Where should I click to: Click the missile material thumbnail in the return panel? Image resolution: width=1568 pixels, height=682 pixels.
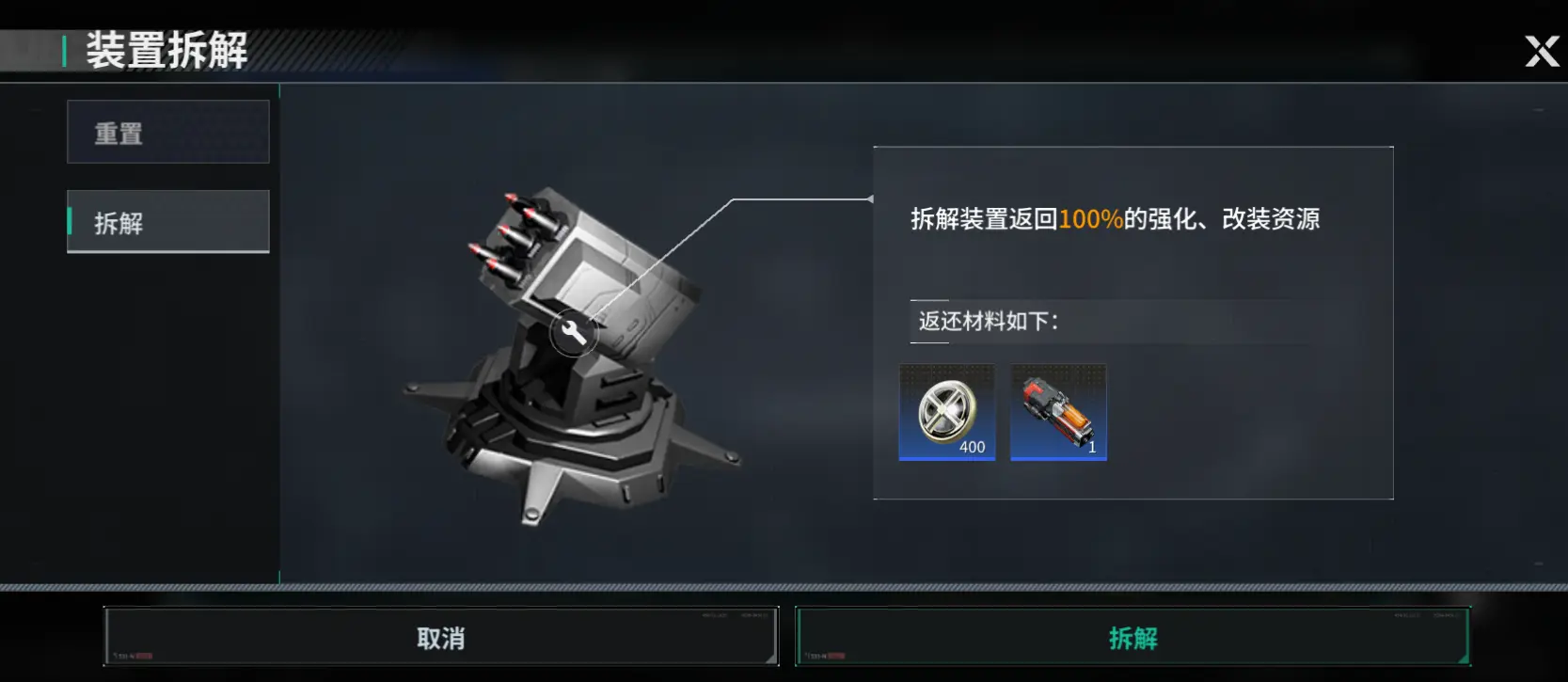[1056, 412]
